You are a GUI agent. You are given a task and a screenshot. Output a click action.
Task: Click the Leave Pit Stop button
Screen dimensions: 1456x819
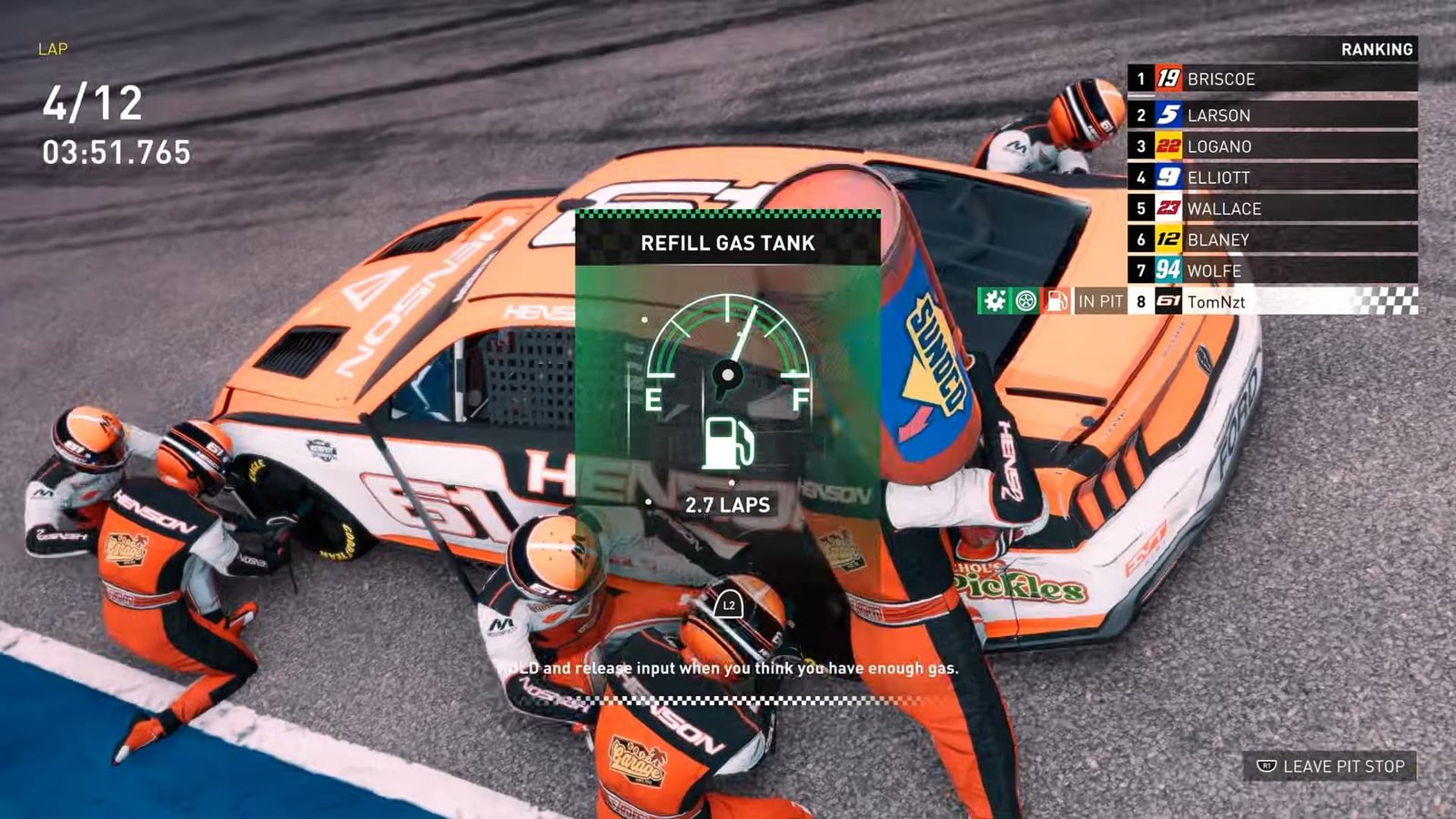1330,766
